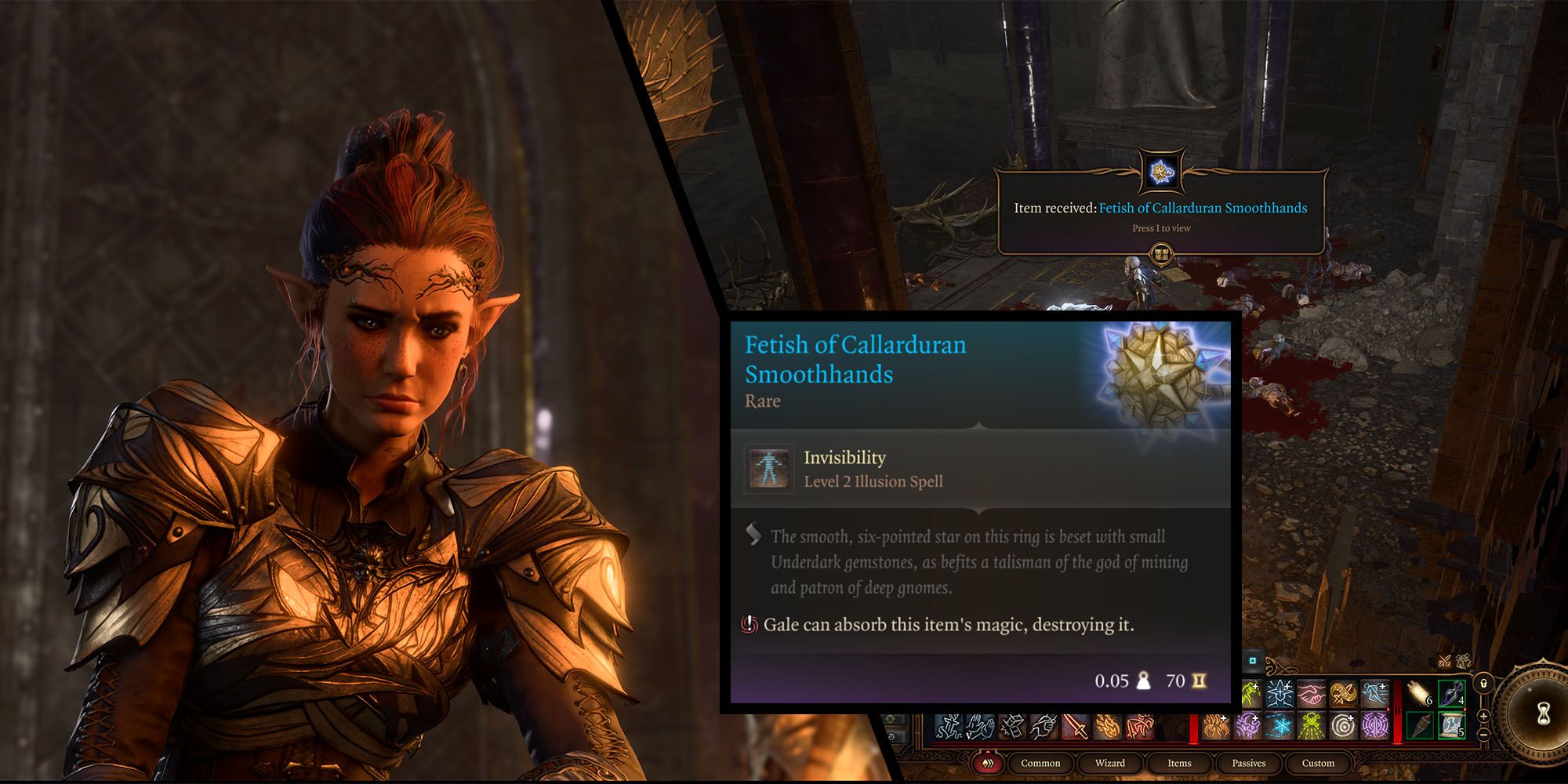Select the dark potion with count 4
1568x784 pixels.
pos(1451,694)
